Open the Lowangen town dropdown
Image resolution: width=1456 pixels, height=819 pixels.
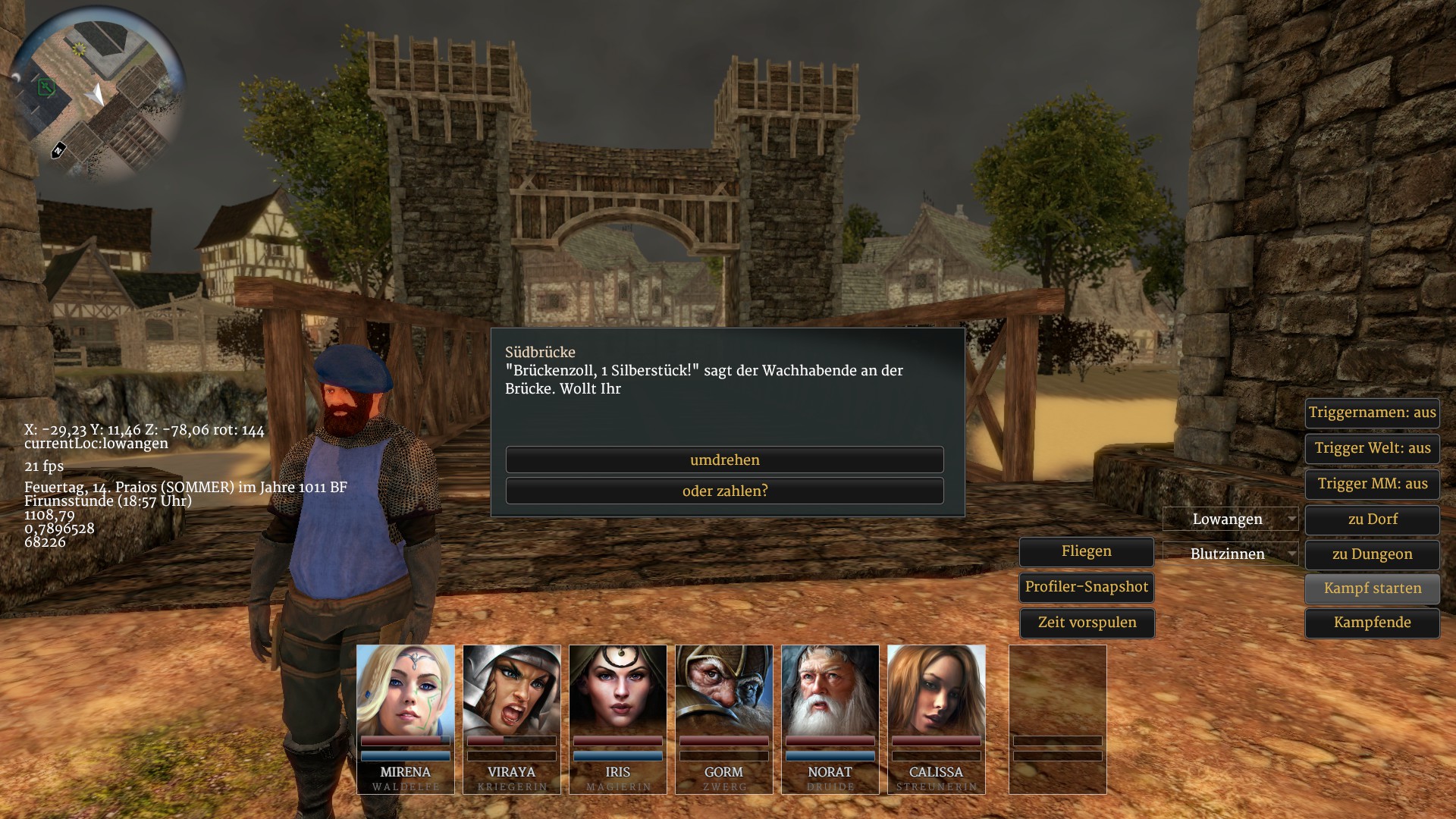(1230, 519)
